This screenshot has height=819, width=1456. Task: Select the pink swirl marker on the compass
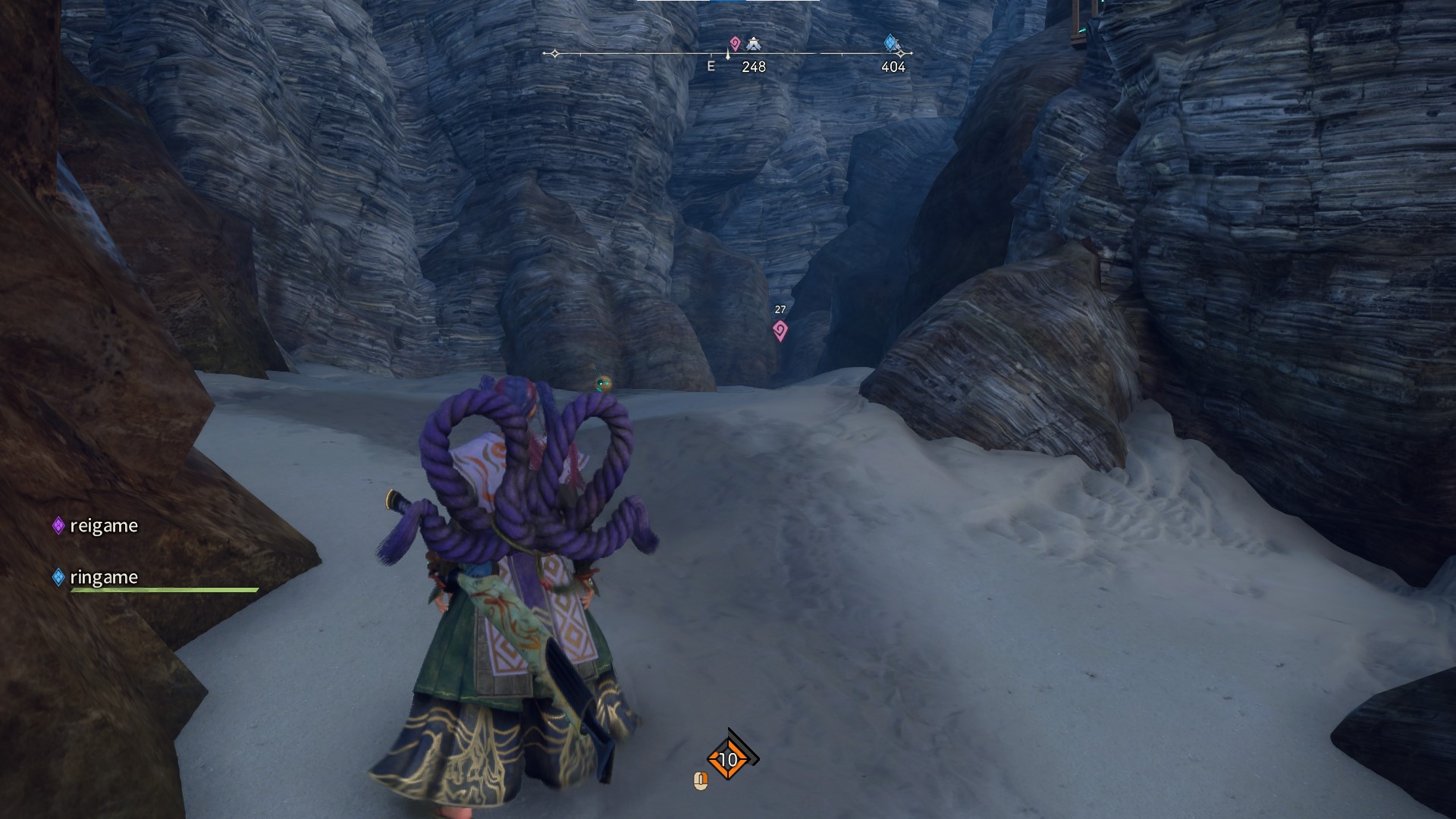pos(734,43)
